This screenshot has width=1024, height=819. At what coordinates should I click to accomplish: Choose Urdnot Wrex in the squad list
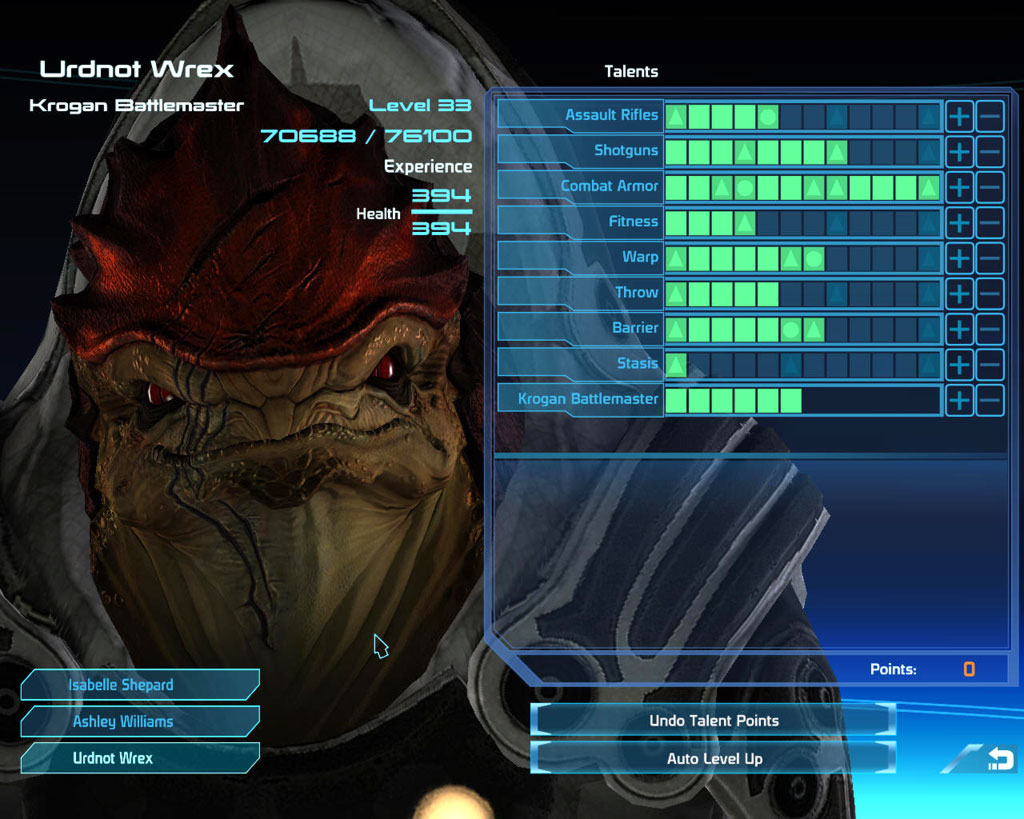pyautogui.click(x=140, y=758)
